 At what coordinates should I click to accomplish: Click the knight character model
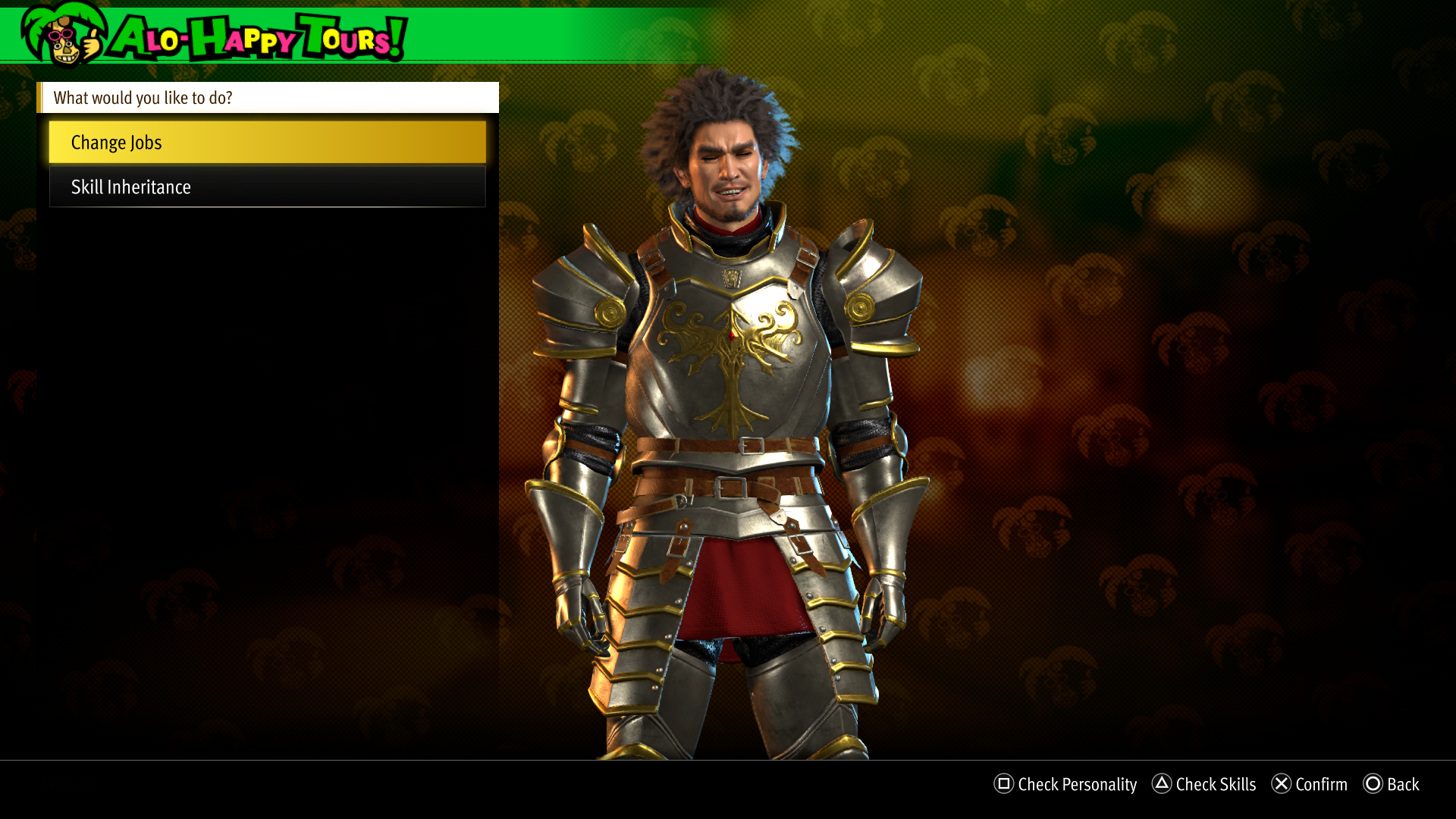tap(728, 417)
